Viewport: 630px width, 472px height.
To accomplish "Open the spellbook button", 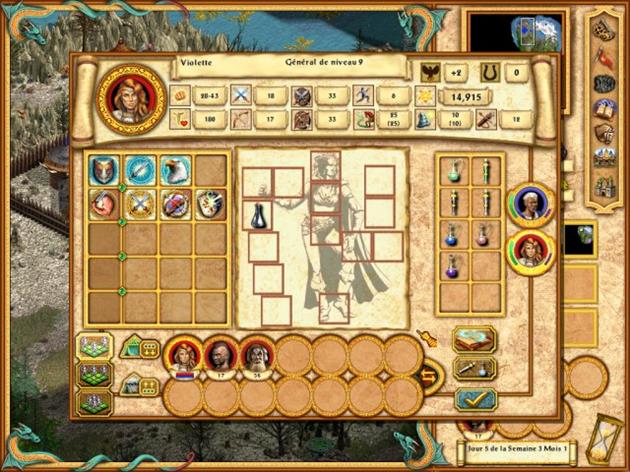I will [x=475, y=340].
